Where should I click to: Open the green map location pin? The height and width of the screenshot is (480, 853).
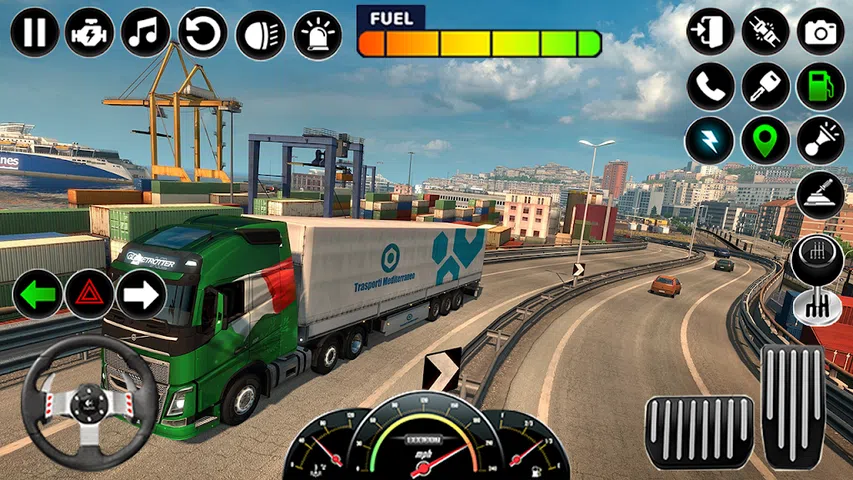[765, 140]
